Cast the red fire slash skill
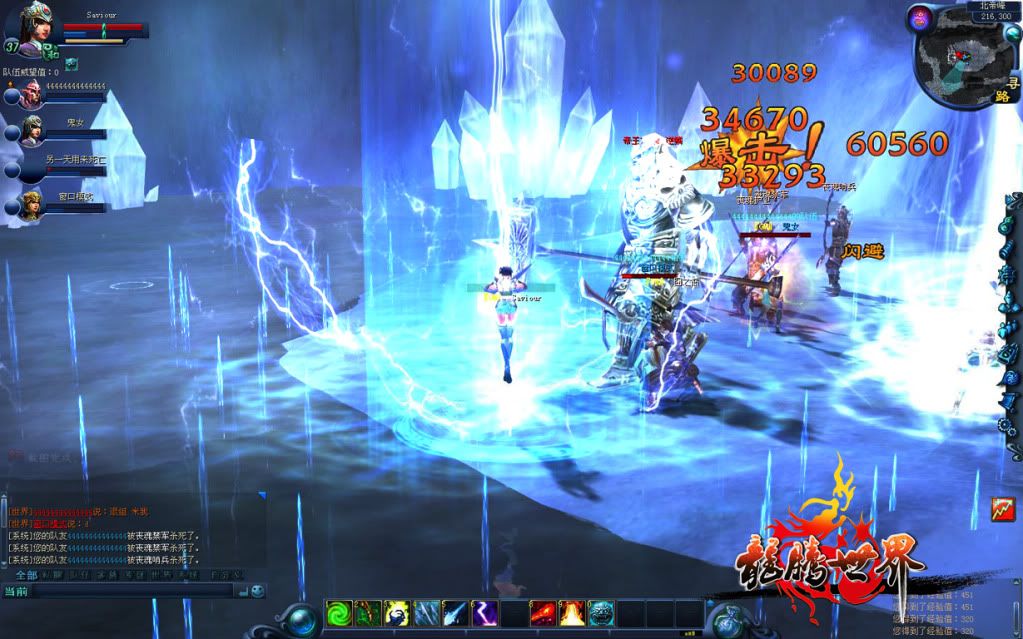Image resolution: width=1023 pixels, height=639 pixels. (x=542, y=613)
